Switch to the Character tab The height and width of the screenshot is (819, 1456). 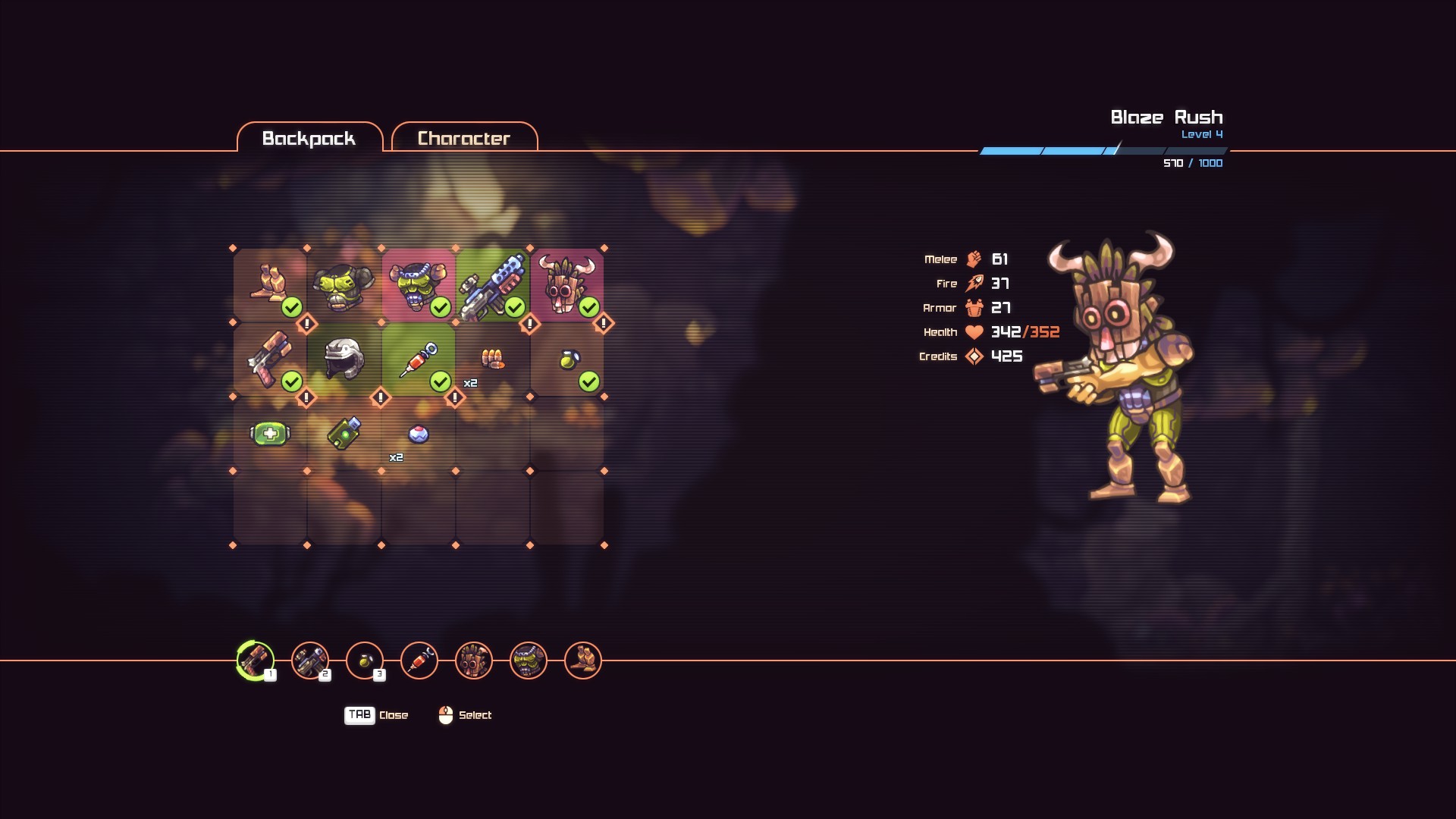click(x=464, y=138)
